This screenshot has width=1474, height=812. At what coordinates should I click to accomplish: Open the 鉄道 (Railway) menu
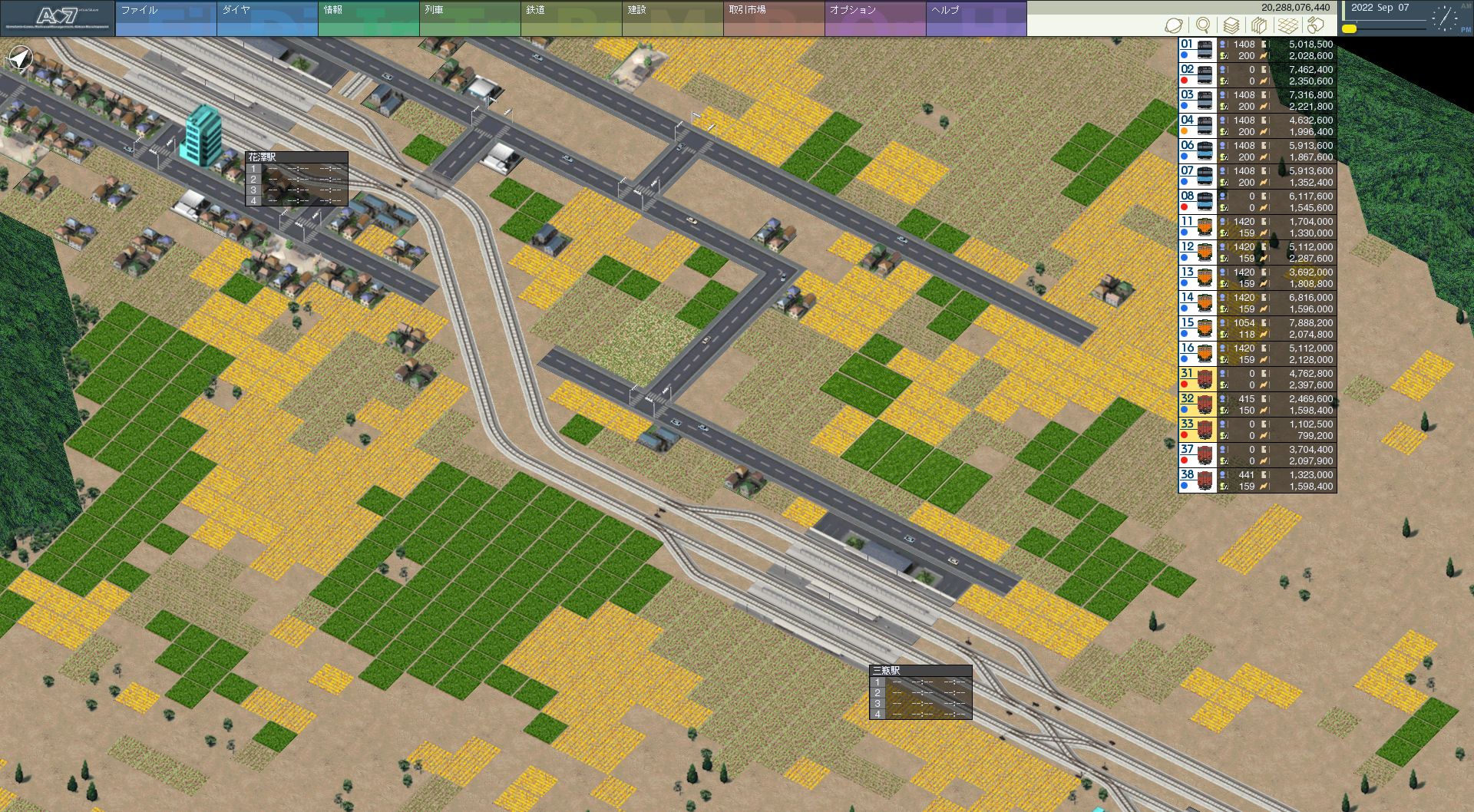570,18
